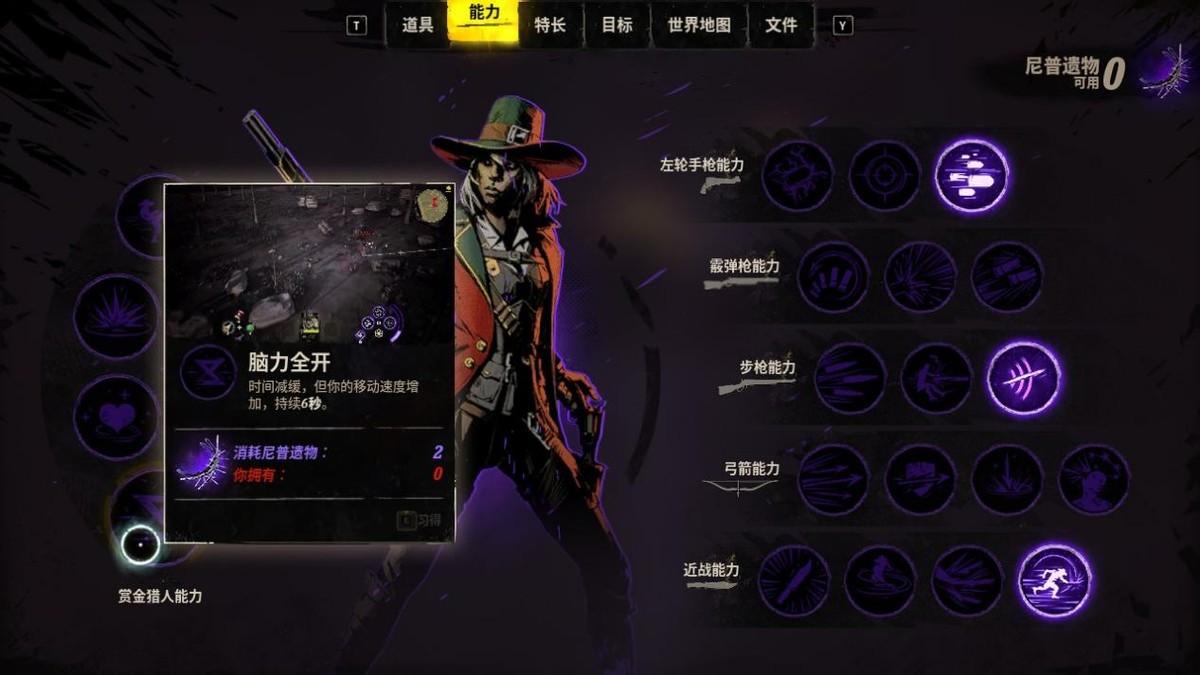Go to the 目标 (Objectives) tab
1200x675 pixels.
tap(617, 25)
